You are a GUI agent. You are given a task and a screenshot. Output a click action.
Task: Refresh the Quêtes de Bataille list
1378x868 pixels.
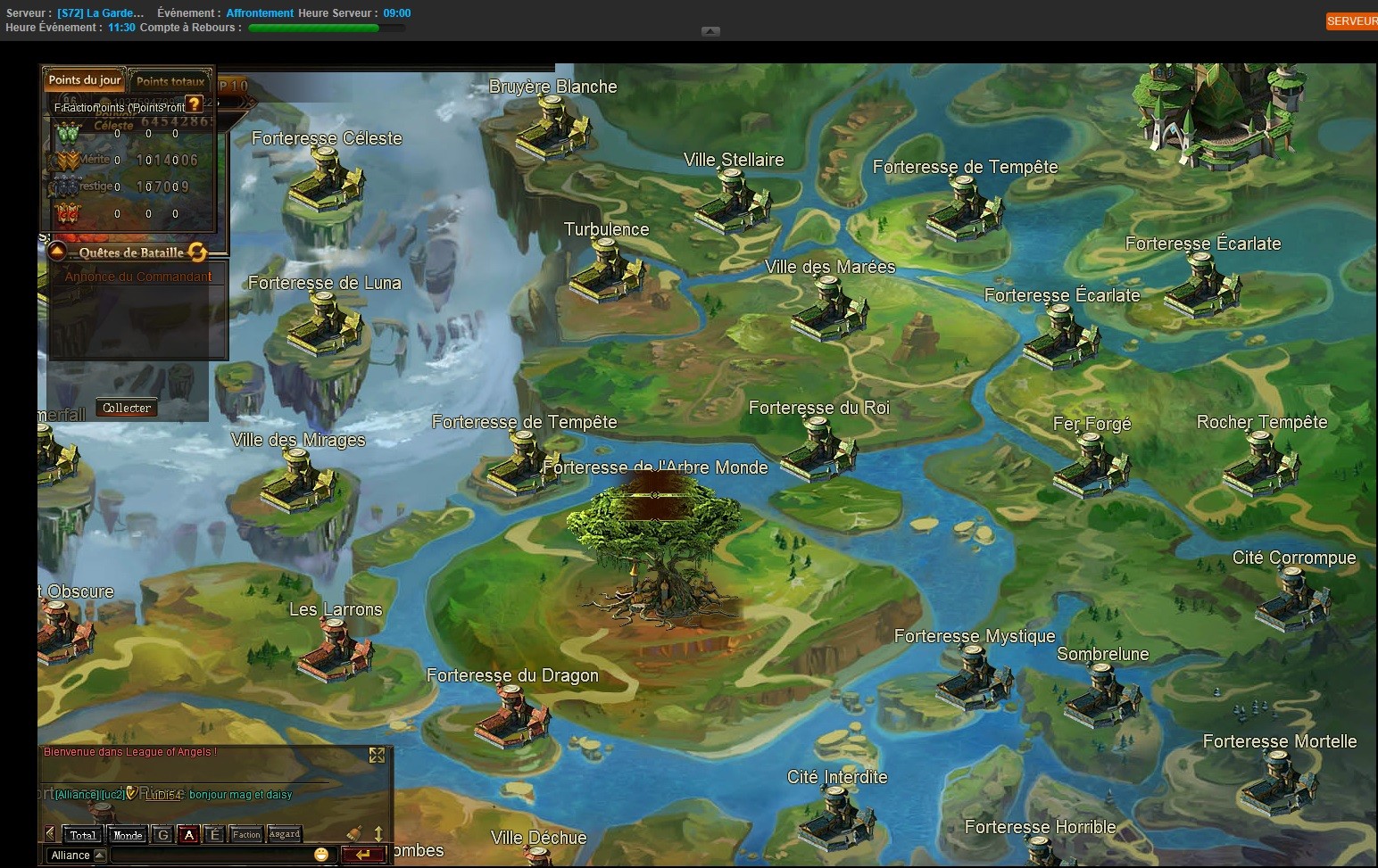[197, 252]
